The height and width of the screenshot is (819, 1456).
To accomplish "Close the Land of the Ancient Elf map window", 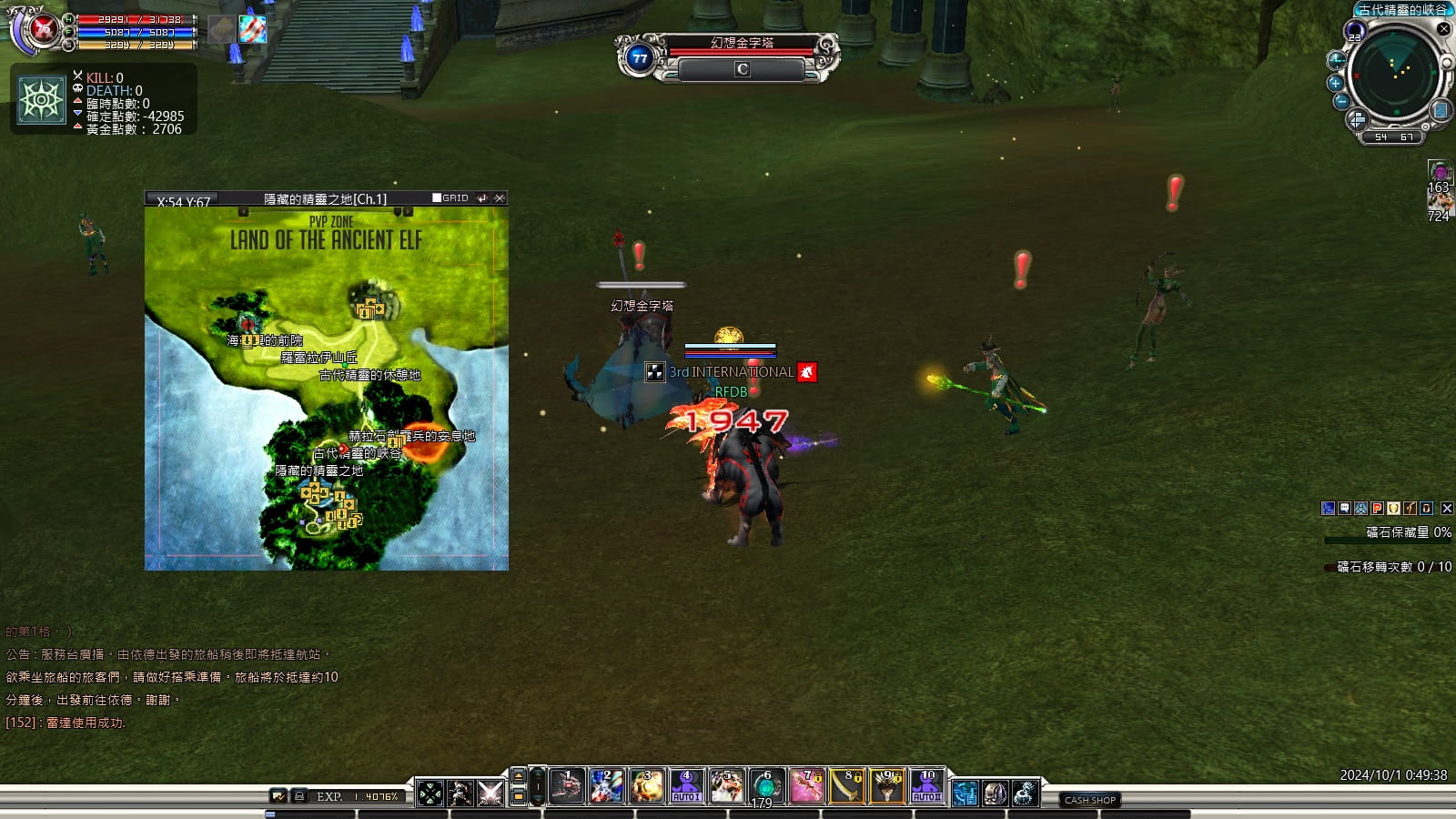I will click(500, 197).
